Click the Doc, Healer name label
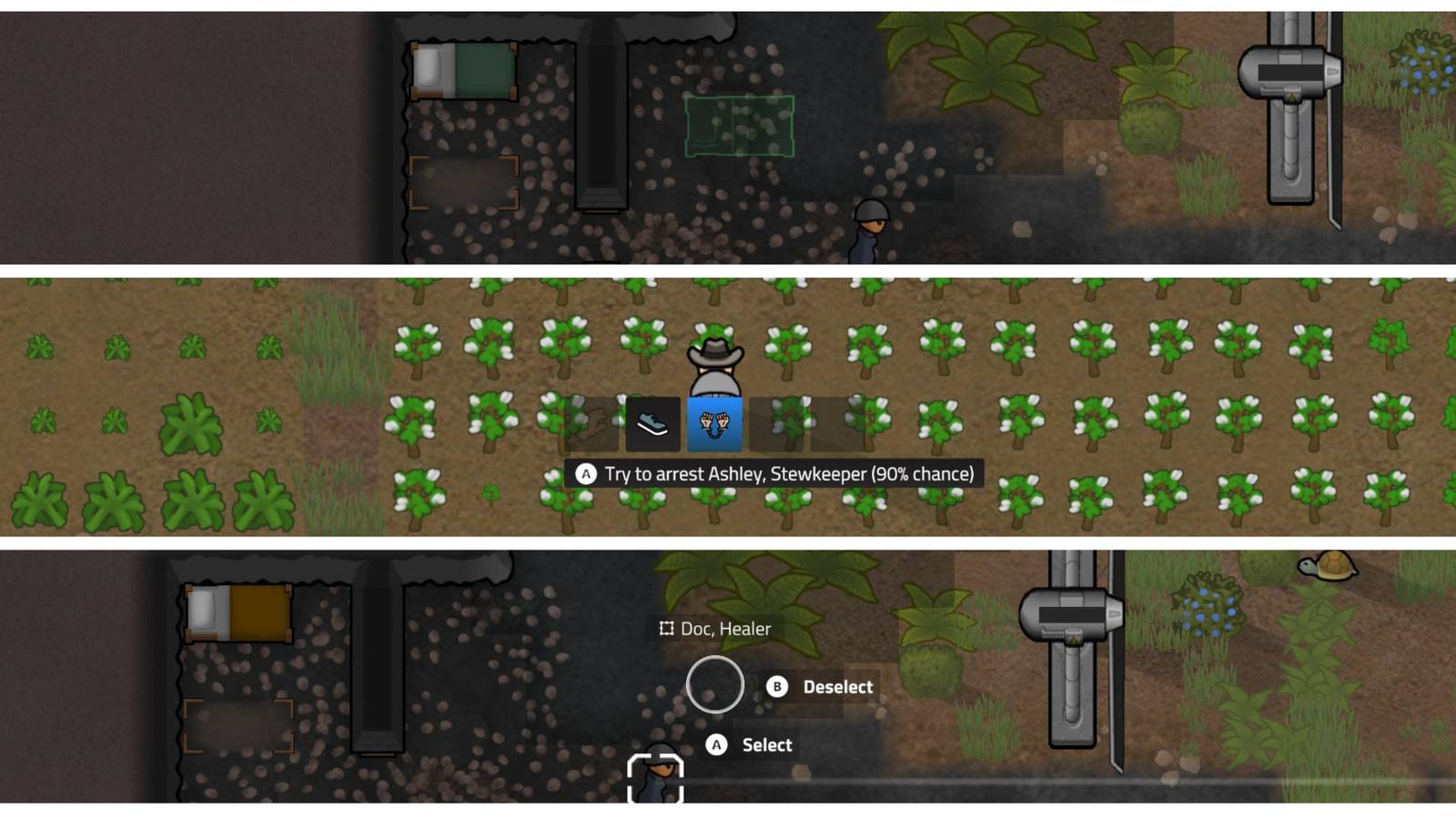The image size is (1456, 819). pos(723,628)
